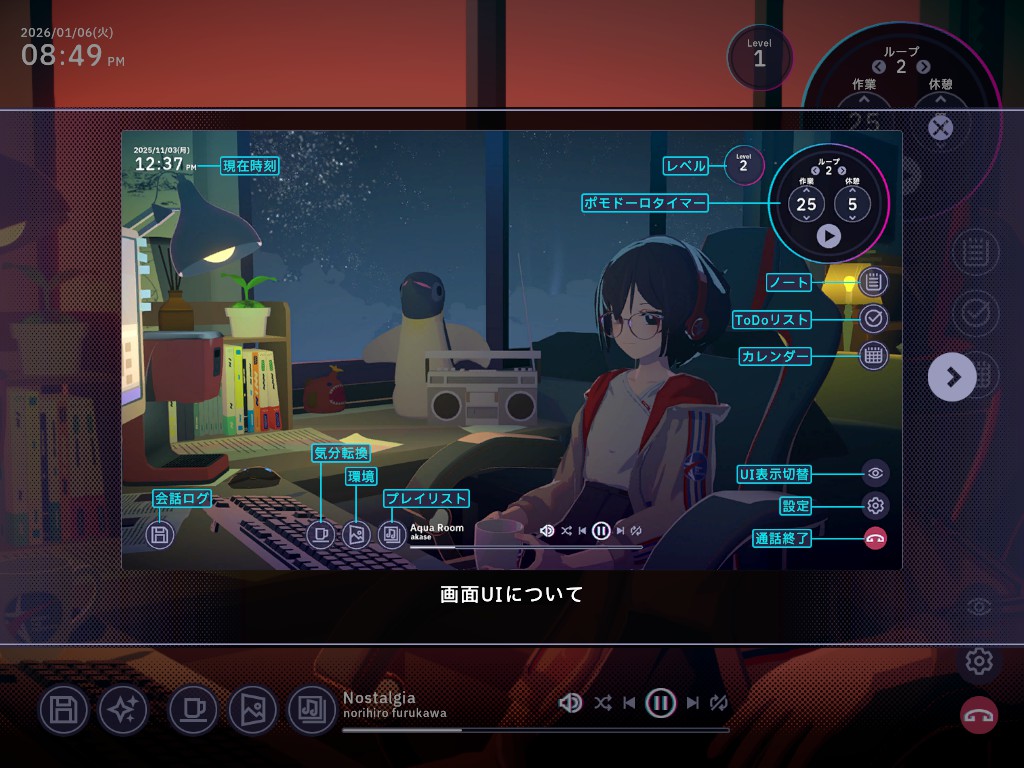End the call with red phone button

(979, 715)
